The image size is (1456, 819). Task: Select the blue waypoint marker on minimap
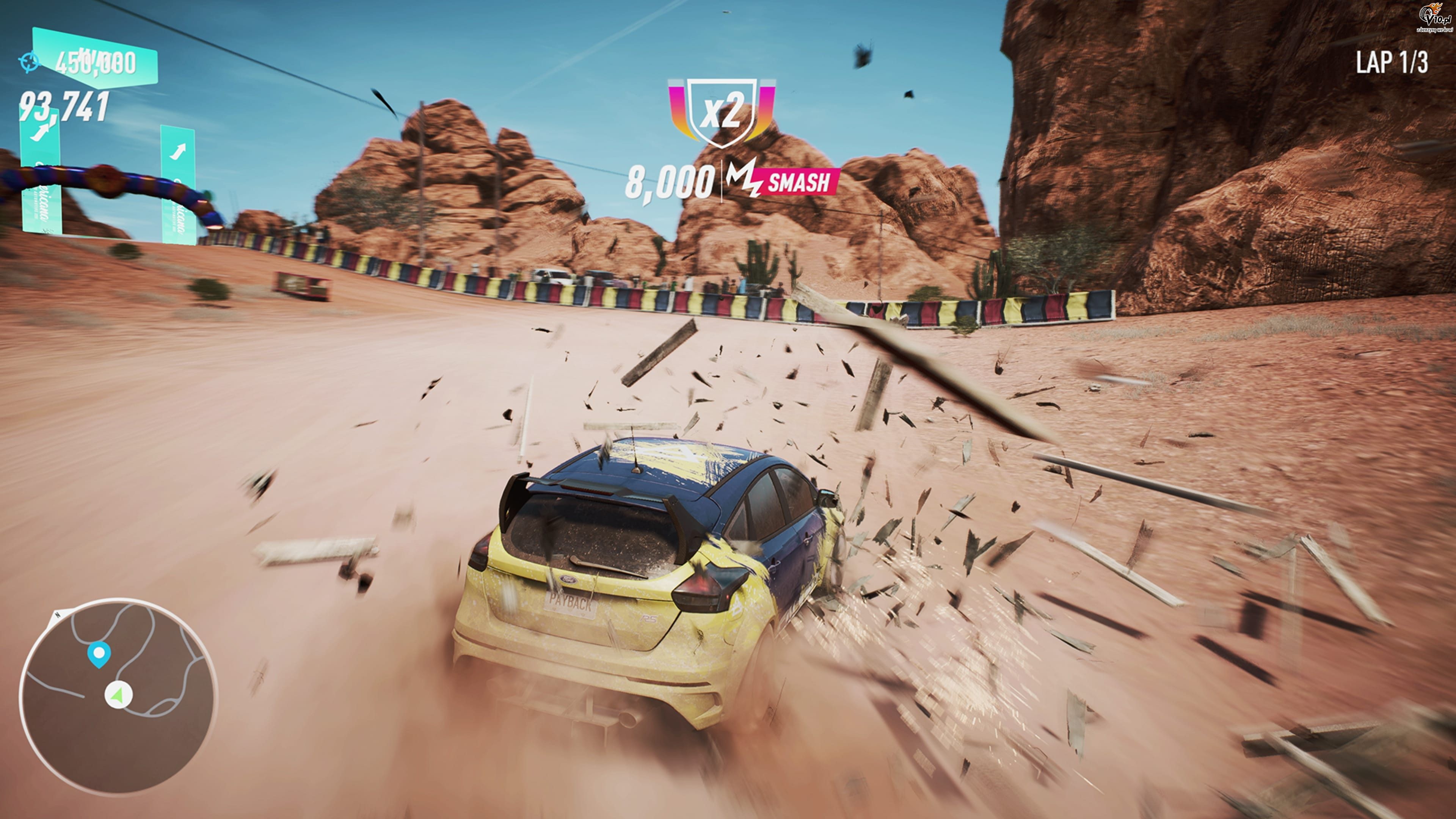tap(99, 654)
